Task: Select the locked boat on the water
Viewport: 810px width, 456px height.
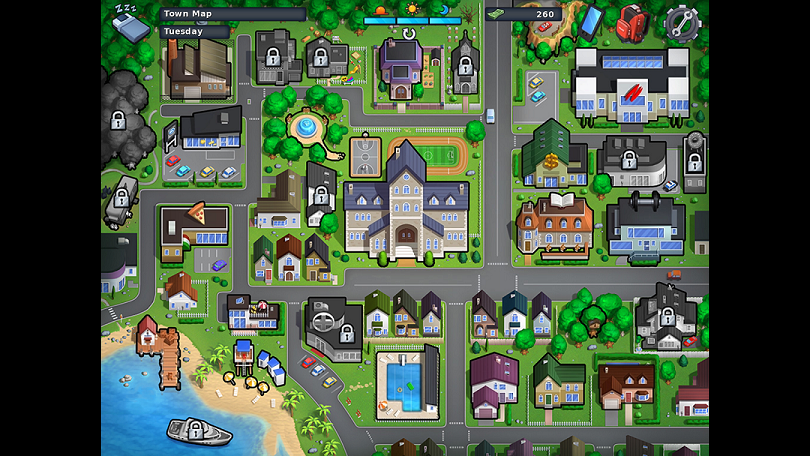Action: pos(198,430)
